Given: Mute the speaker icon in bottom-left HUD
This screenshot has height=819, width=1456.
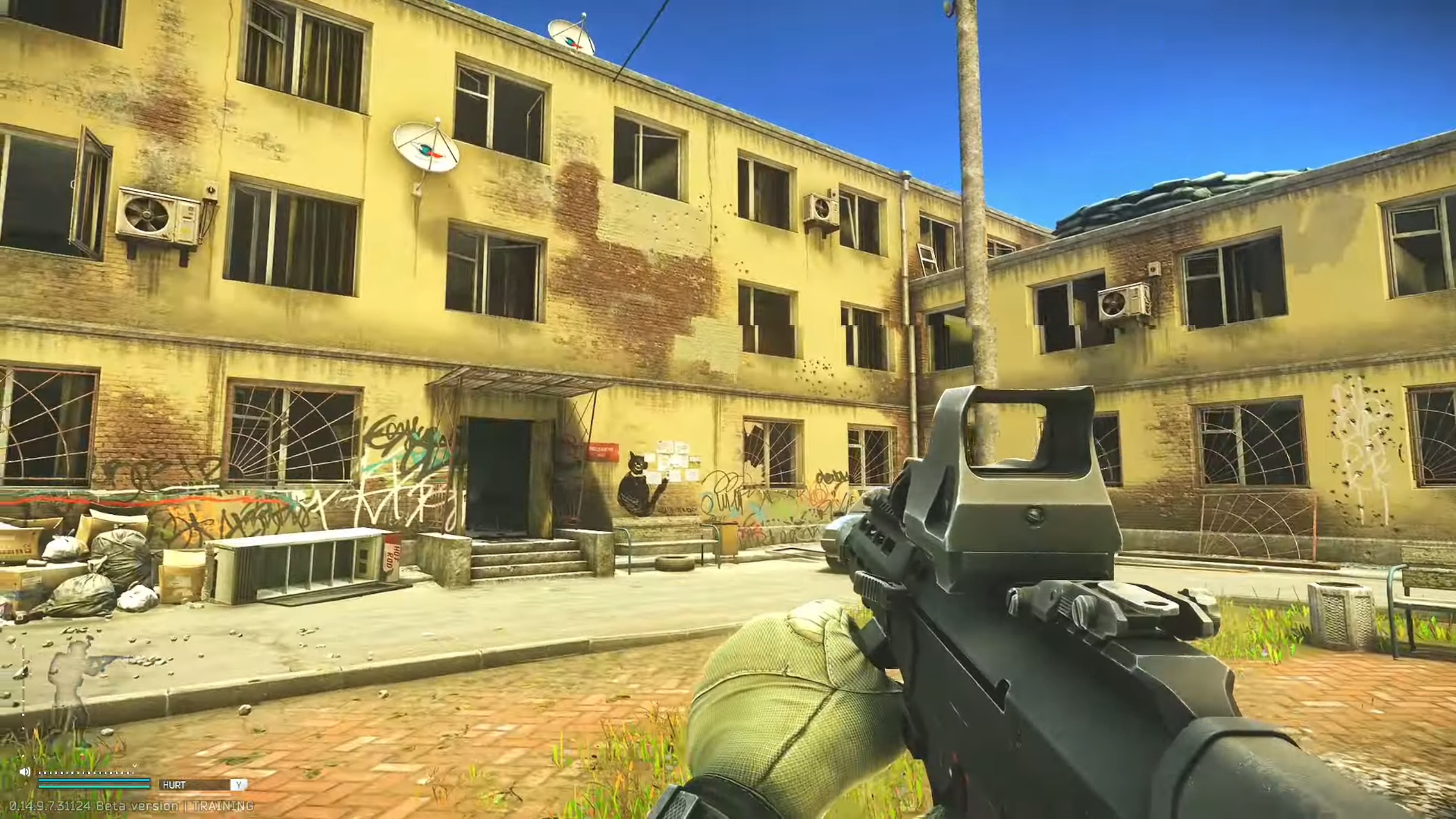Looking at the screenshot, I should pos(24,772).
